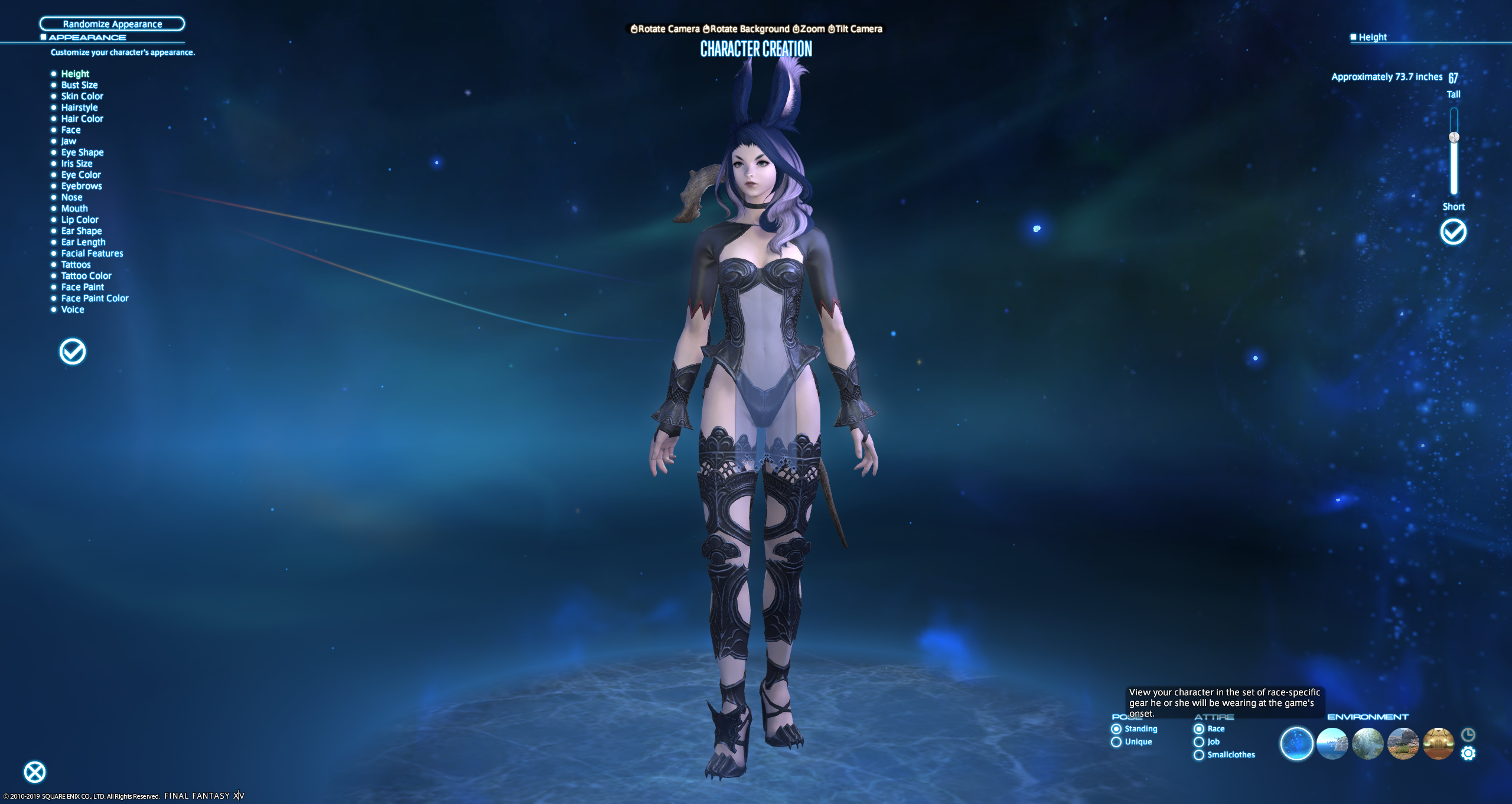
Task: Click the height slider handle
Action: [1454, 138]
